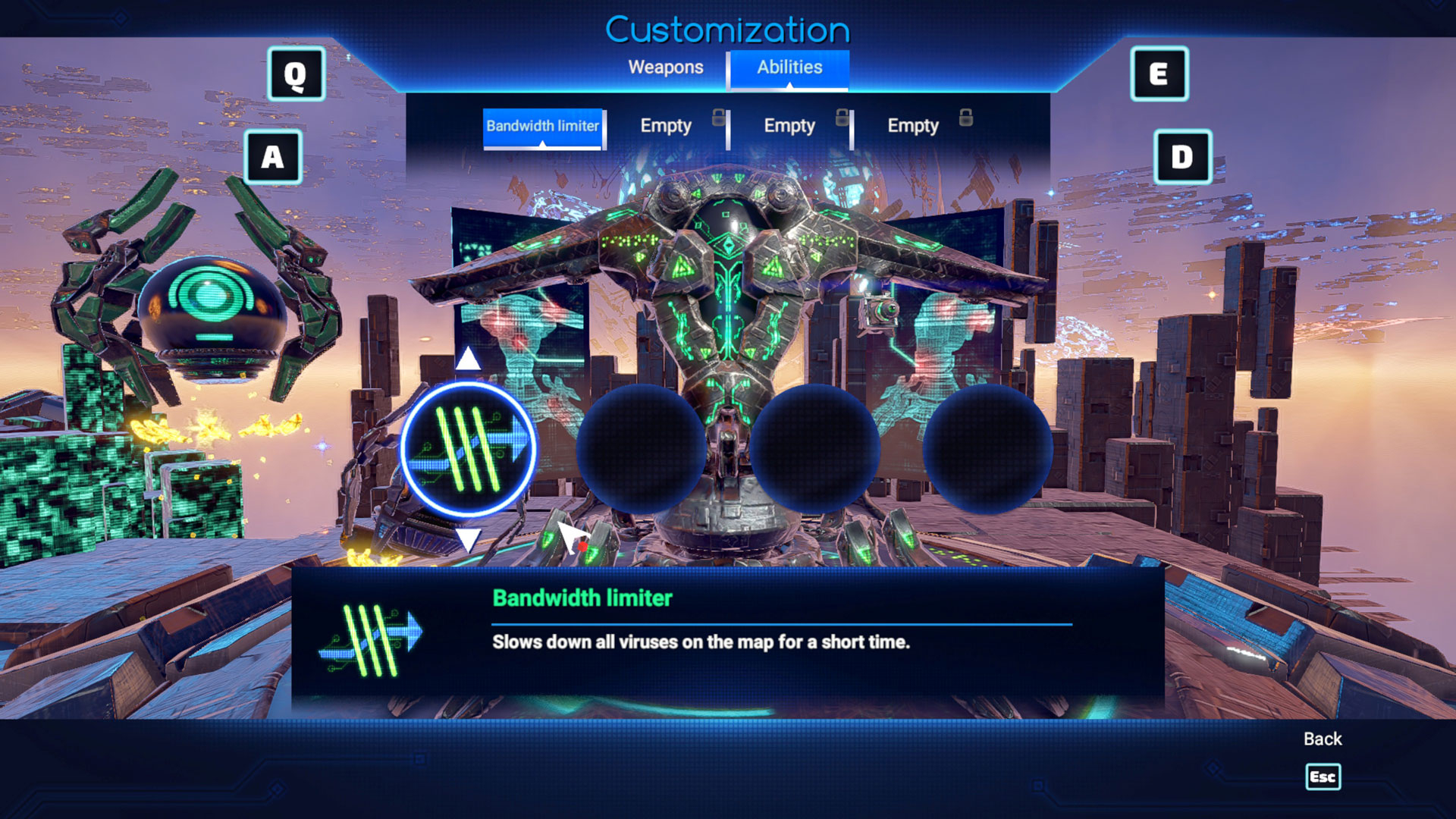Switch to the Weapons tab
The width and height of the screenshot is (1456, 819).
(665, 67)
